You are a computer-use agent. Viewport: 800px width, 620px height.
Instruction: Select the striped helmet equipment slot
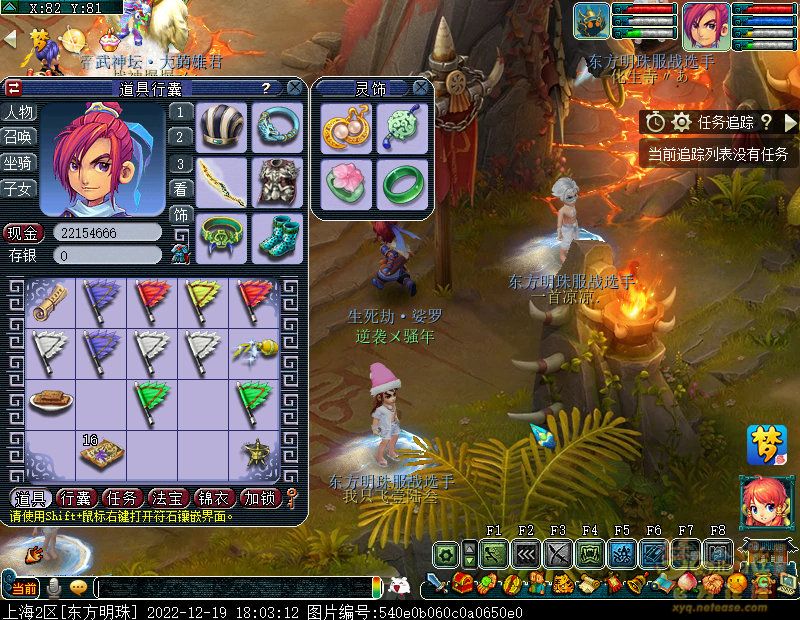tap(220, 126)
